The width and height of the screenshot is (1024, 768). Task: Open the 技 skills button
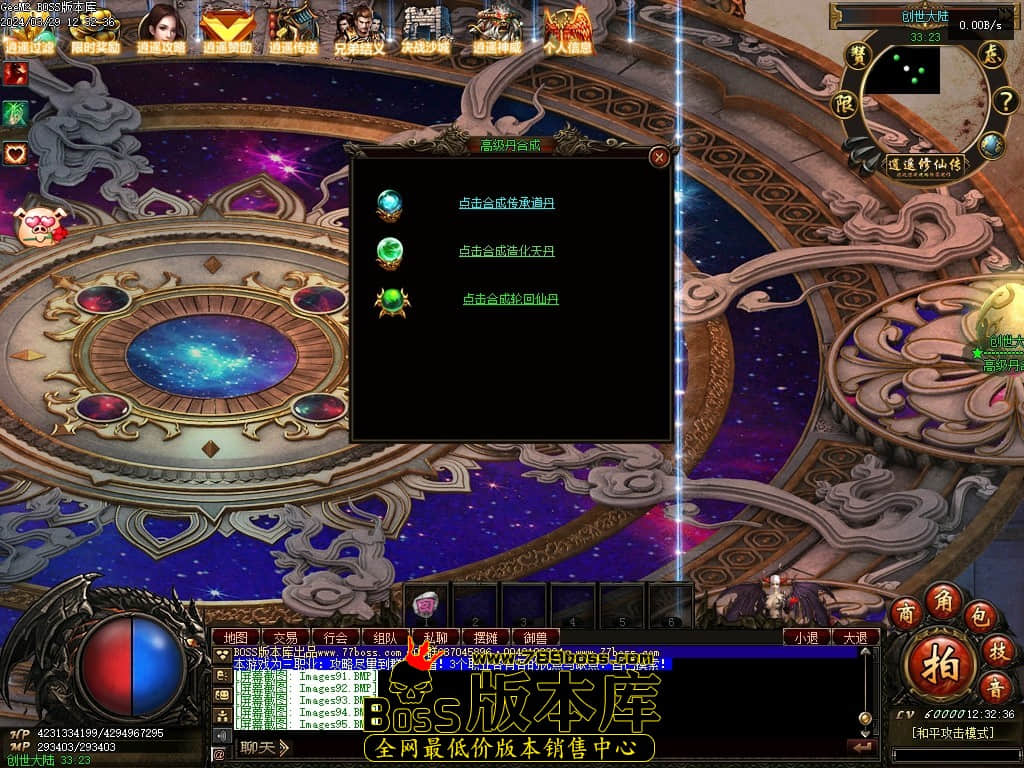tap(996, 651)
